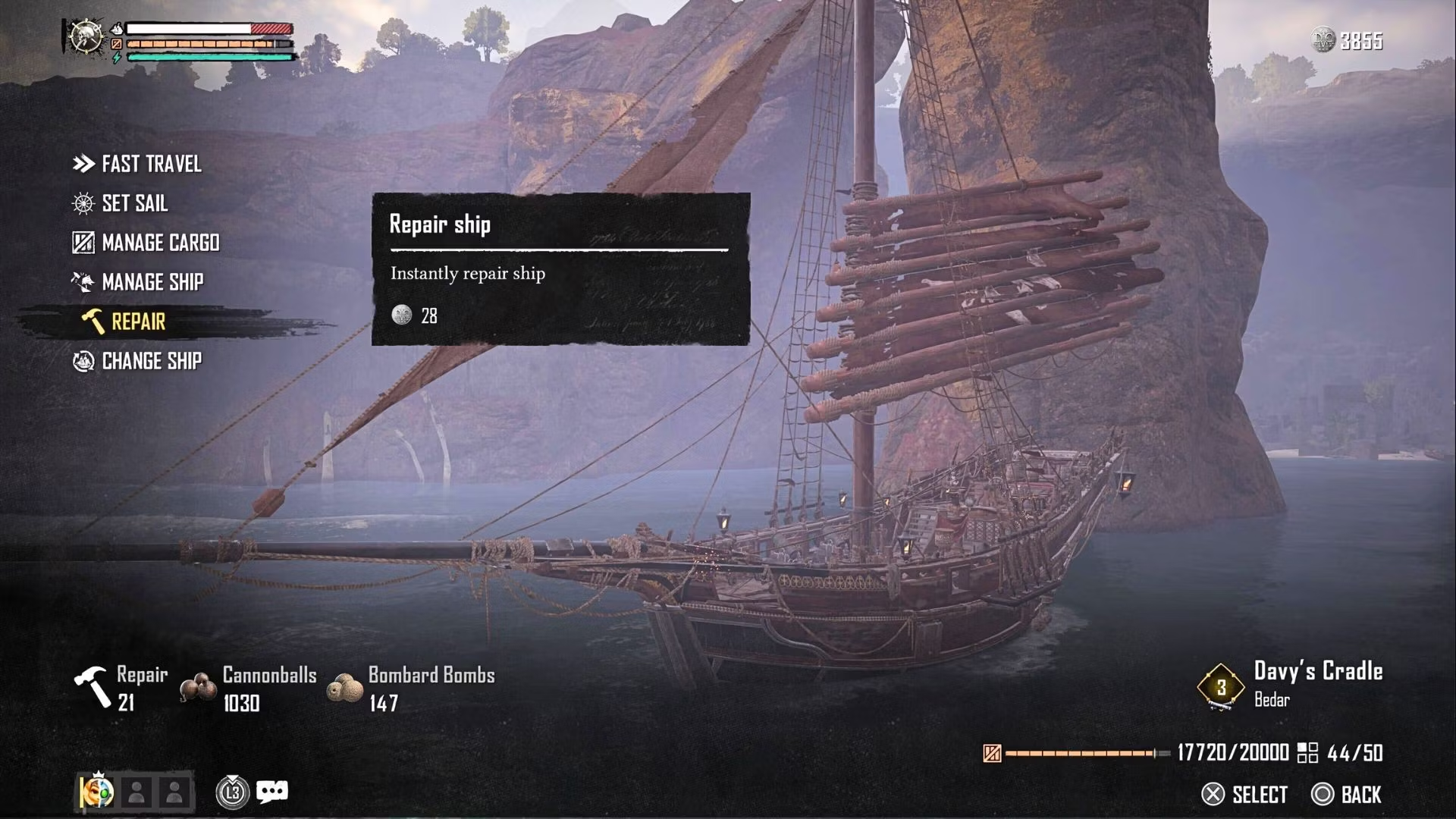Choose Fast Travel from the menu
The image size is (1456, 819).
click(x=151, y=164)
